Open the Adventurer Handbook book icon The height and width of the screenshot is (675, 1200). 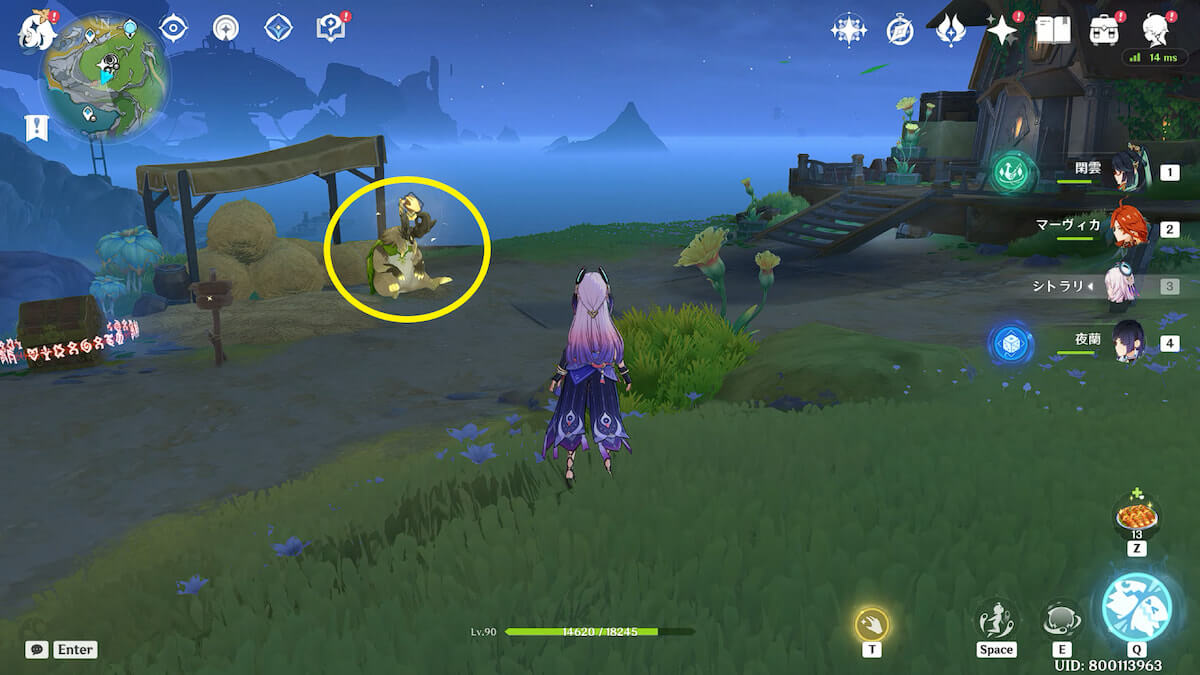[1052, 31]
